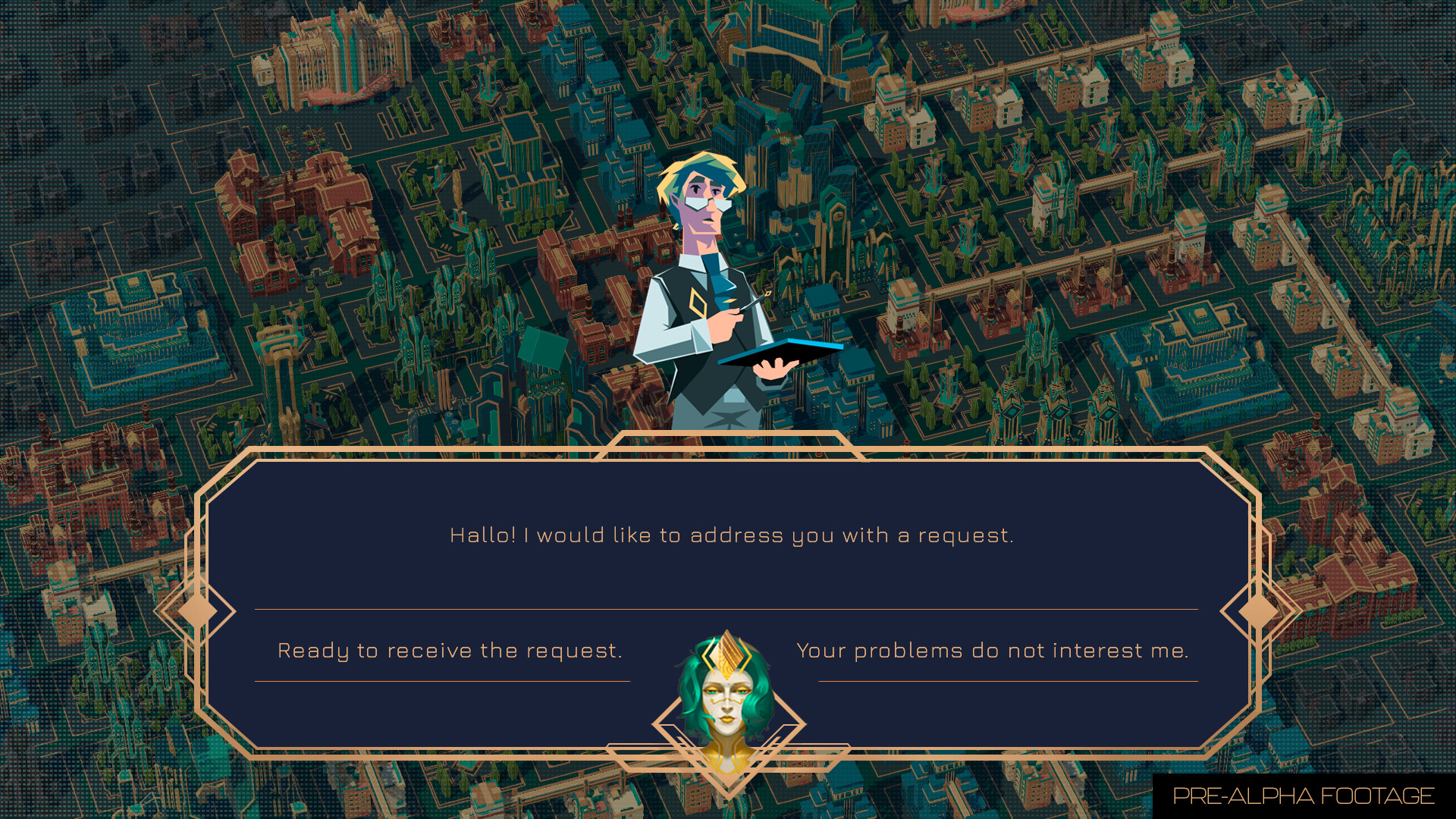Click the dialogue line 'Hallo! I would like to address you'
This screenshot has height=819, width=1456.
click(x=732, y=535)
